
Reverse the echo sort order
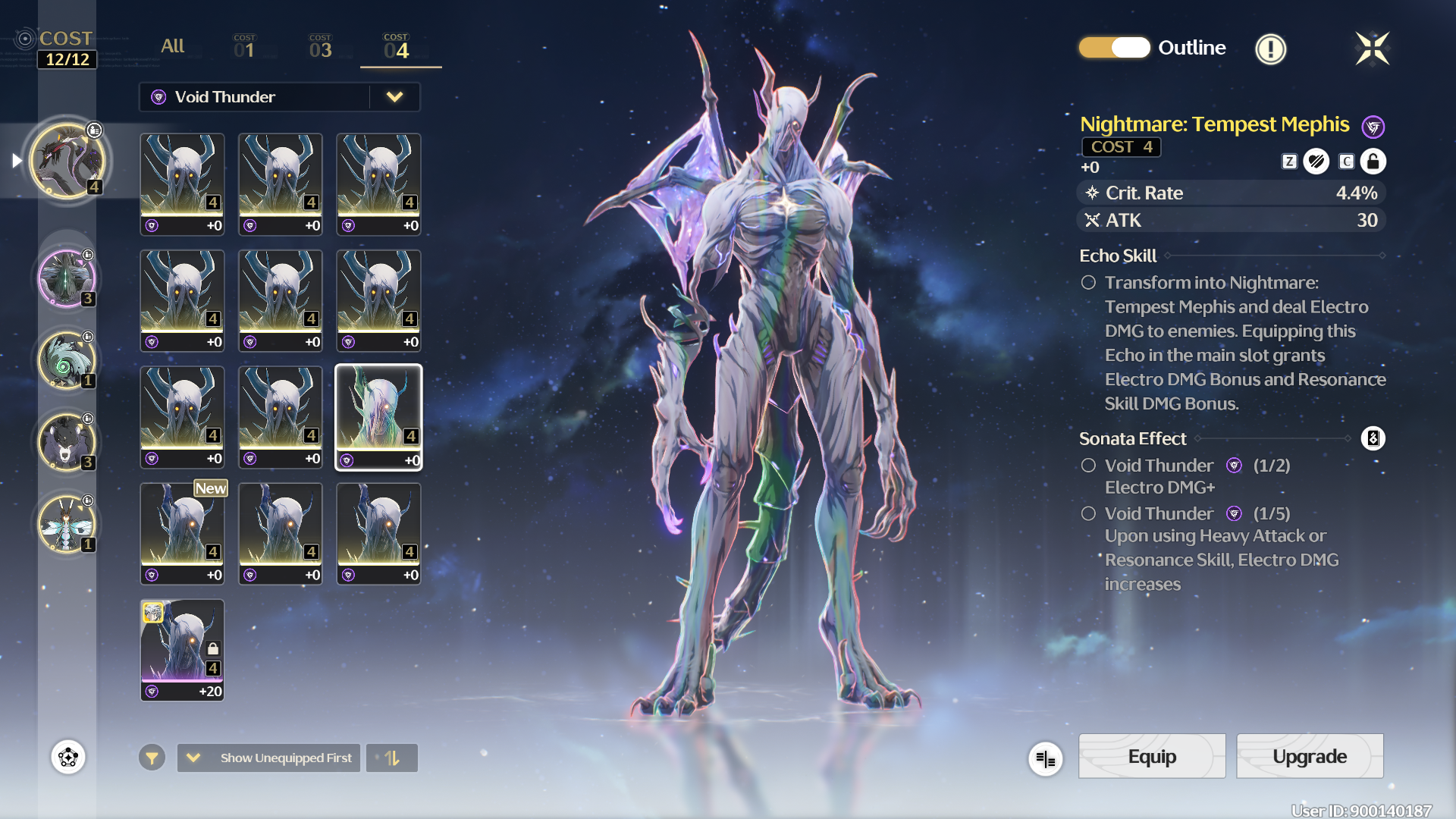pyautogui.click(x=392, y=758)
